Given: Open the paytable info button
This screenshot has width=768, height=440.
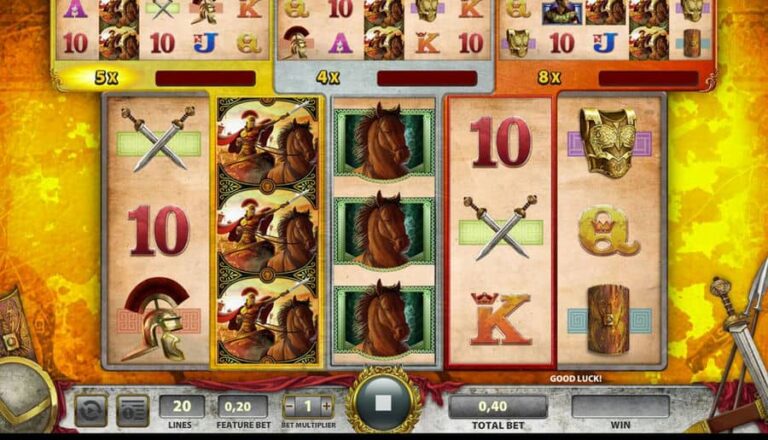Looking at the screenshot, I should pos(132,409).
